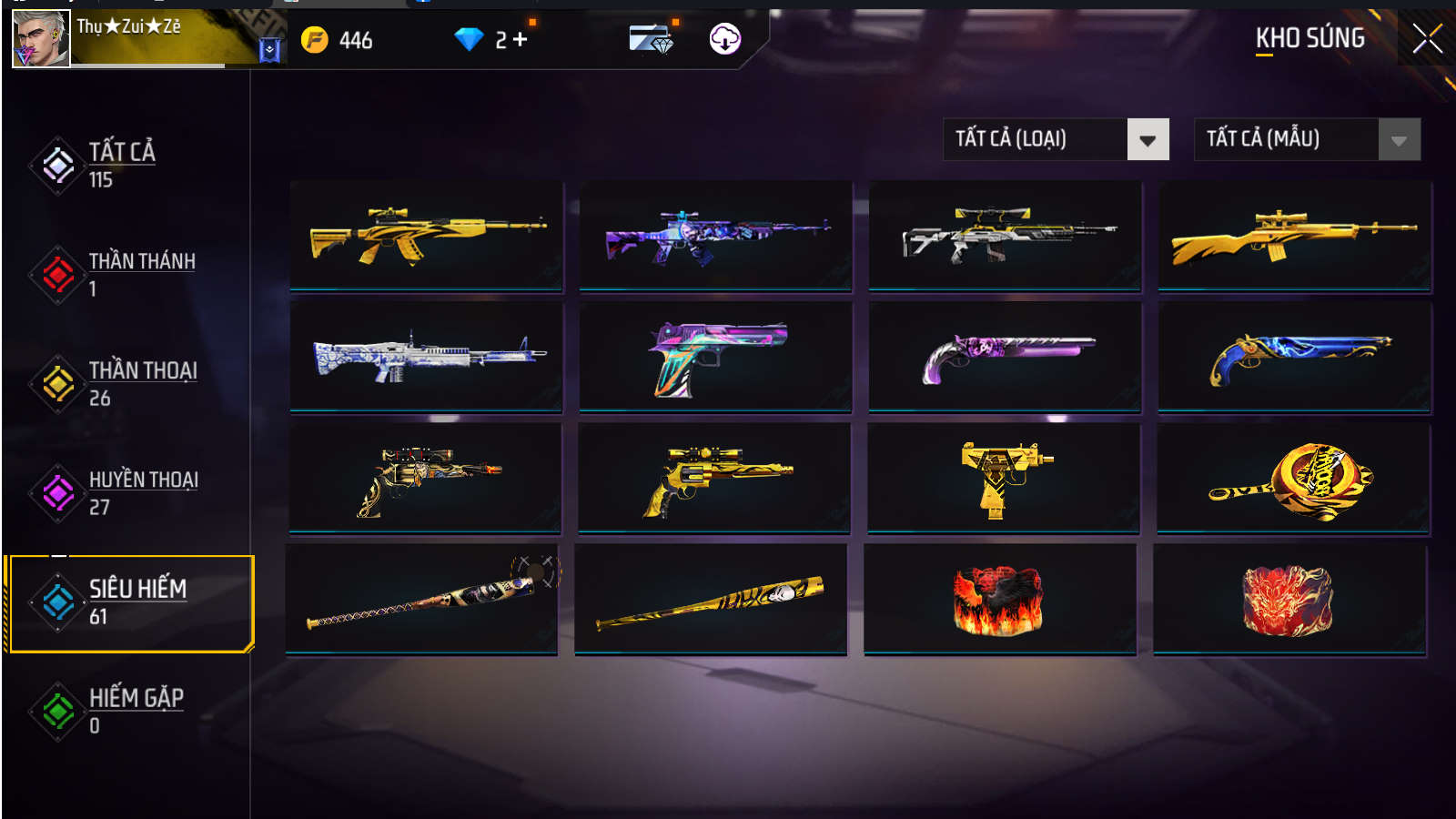The image size is (1456, 819).
Task: Click the cloud download icon
Action: pos(724,39)
